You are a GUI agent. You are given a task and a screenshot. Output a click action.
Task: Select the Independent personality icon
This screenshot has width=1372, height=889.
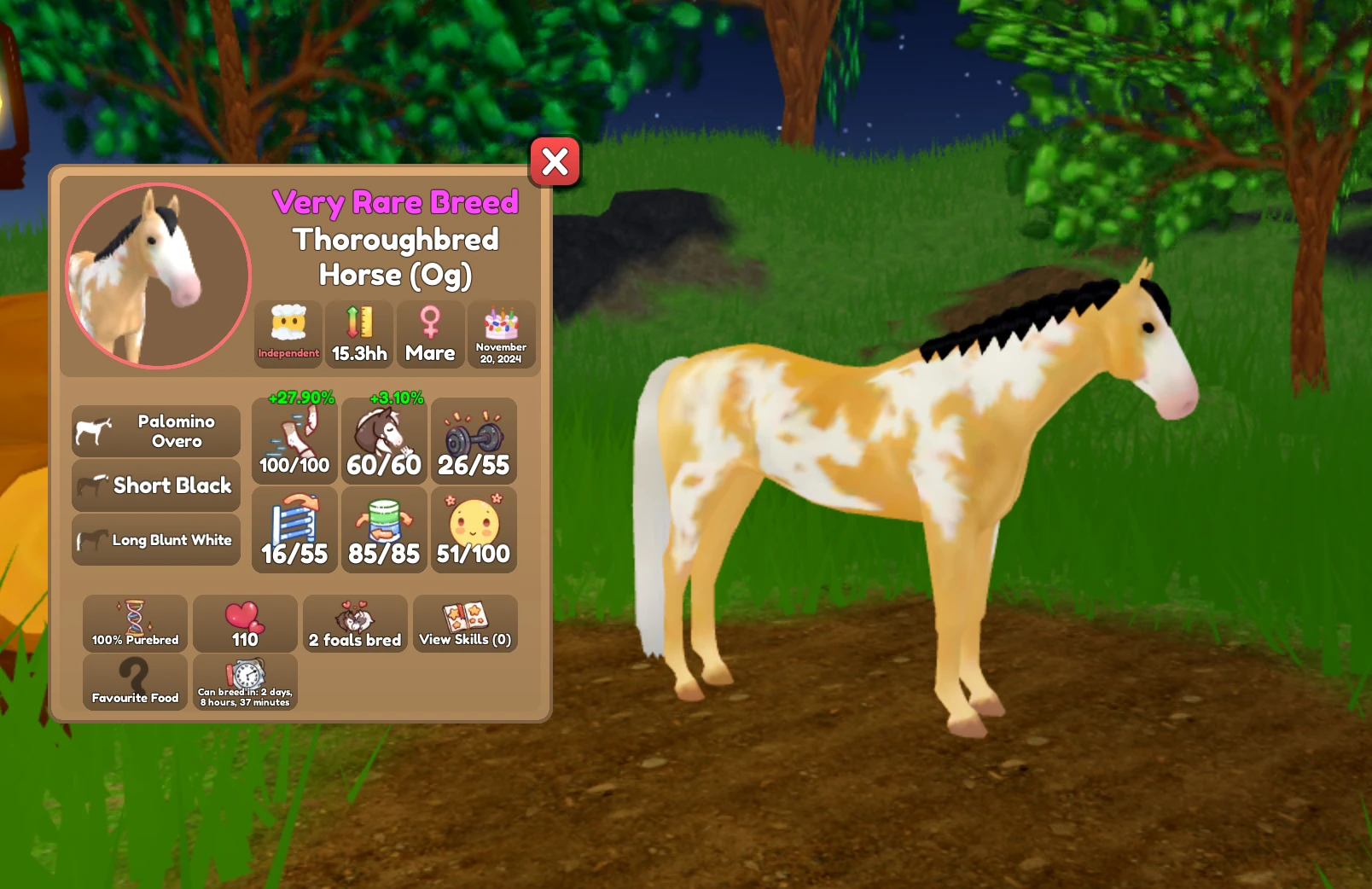point(288,334)
